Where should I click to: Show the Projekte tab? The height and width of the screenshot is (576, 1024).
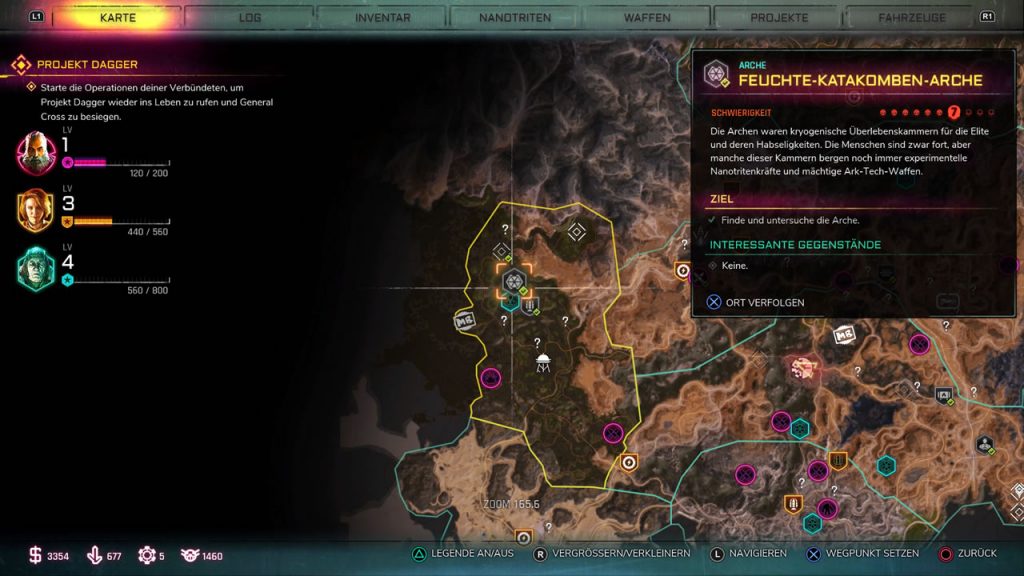pyautogui.click(x=779, y=17)
